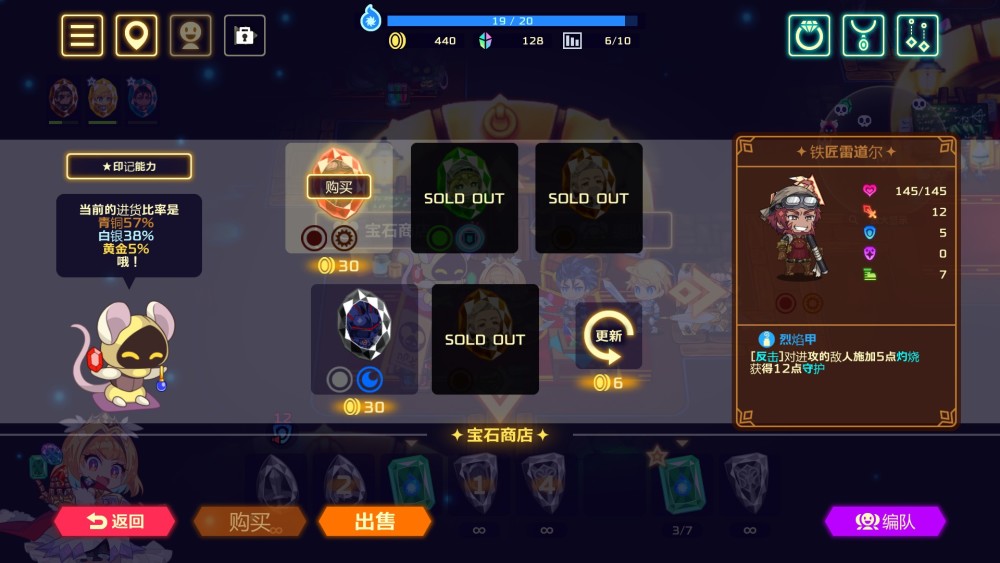Buy the orange gem with 购买
Viewport: 1000px width, 563px height.
coord(339,187)
